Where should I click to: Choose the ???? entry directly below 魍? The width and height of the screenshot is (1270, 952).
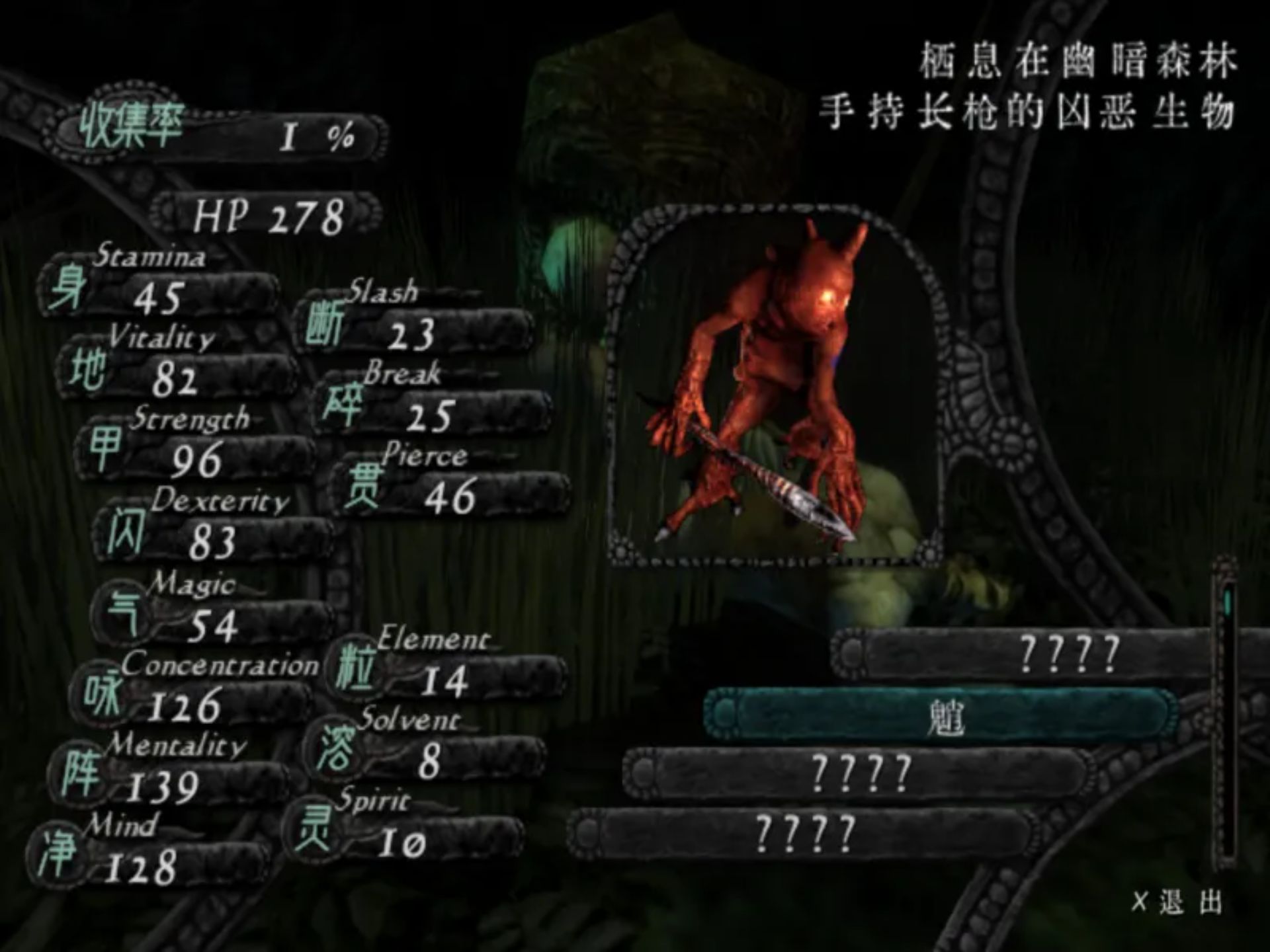860,774
